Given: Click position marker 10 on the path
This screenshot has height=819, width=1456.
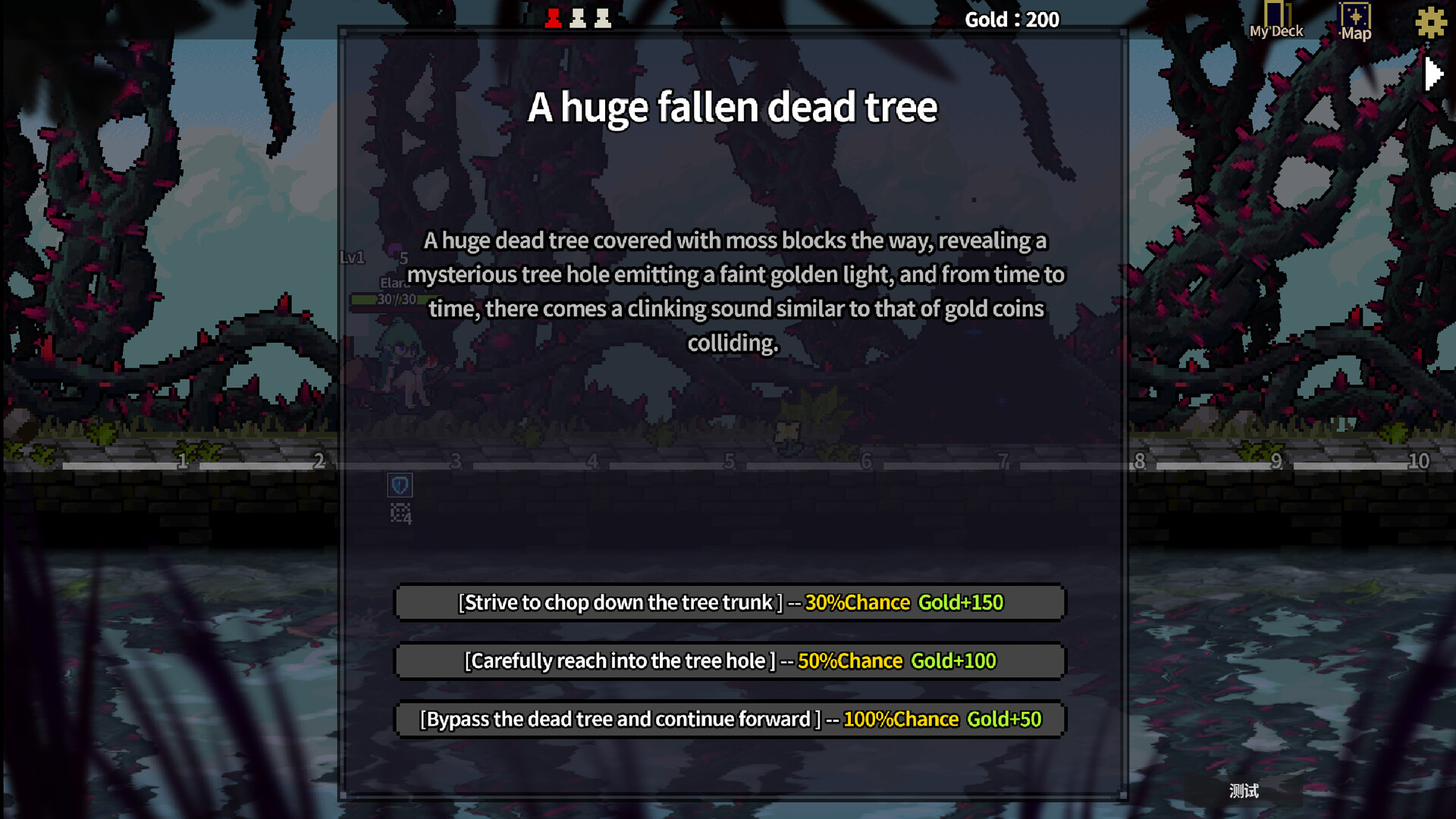Looking at the screenshot, I should coord(1417,460).
